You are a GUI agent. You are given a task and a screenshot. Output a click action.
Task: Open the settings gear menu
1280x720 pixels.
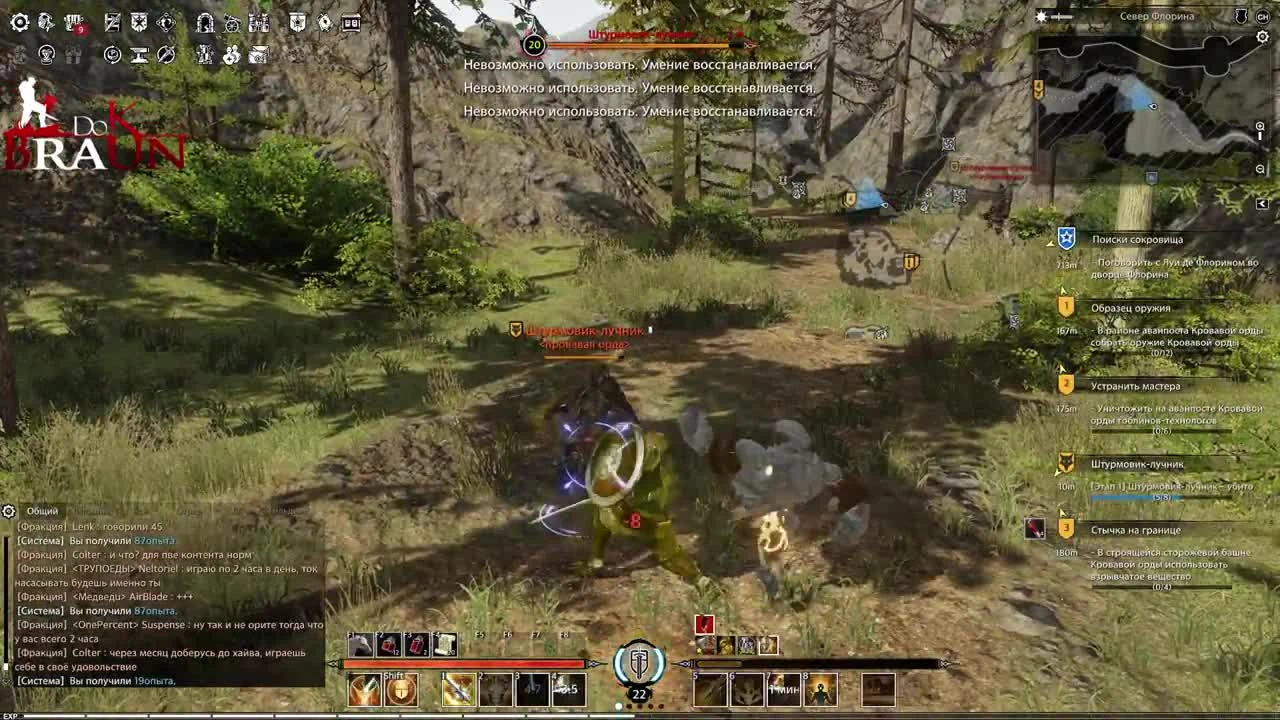point(19,22)
